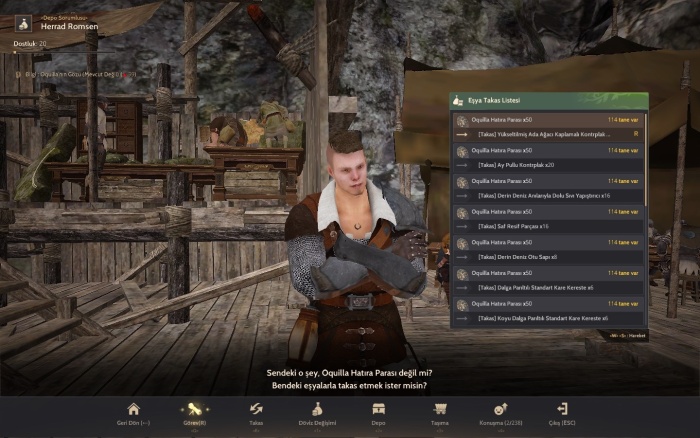Open the Depo storage

379,413
